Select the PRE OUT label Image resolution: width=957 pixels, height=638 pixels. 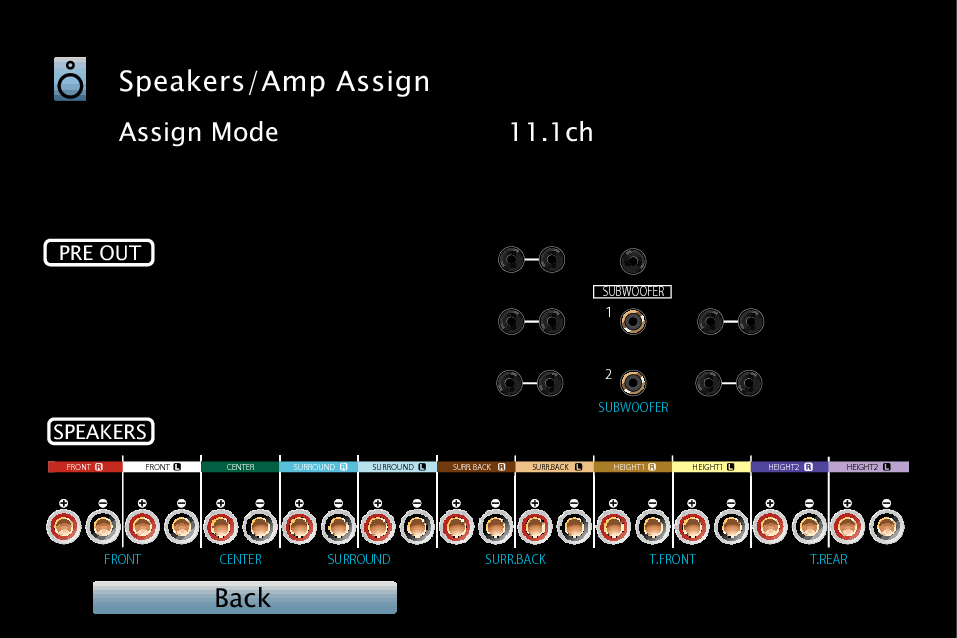[99, 253]
